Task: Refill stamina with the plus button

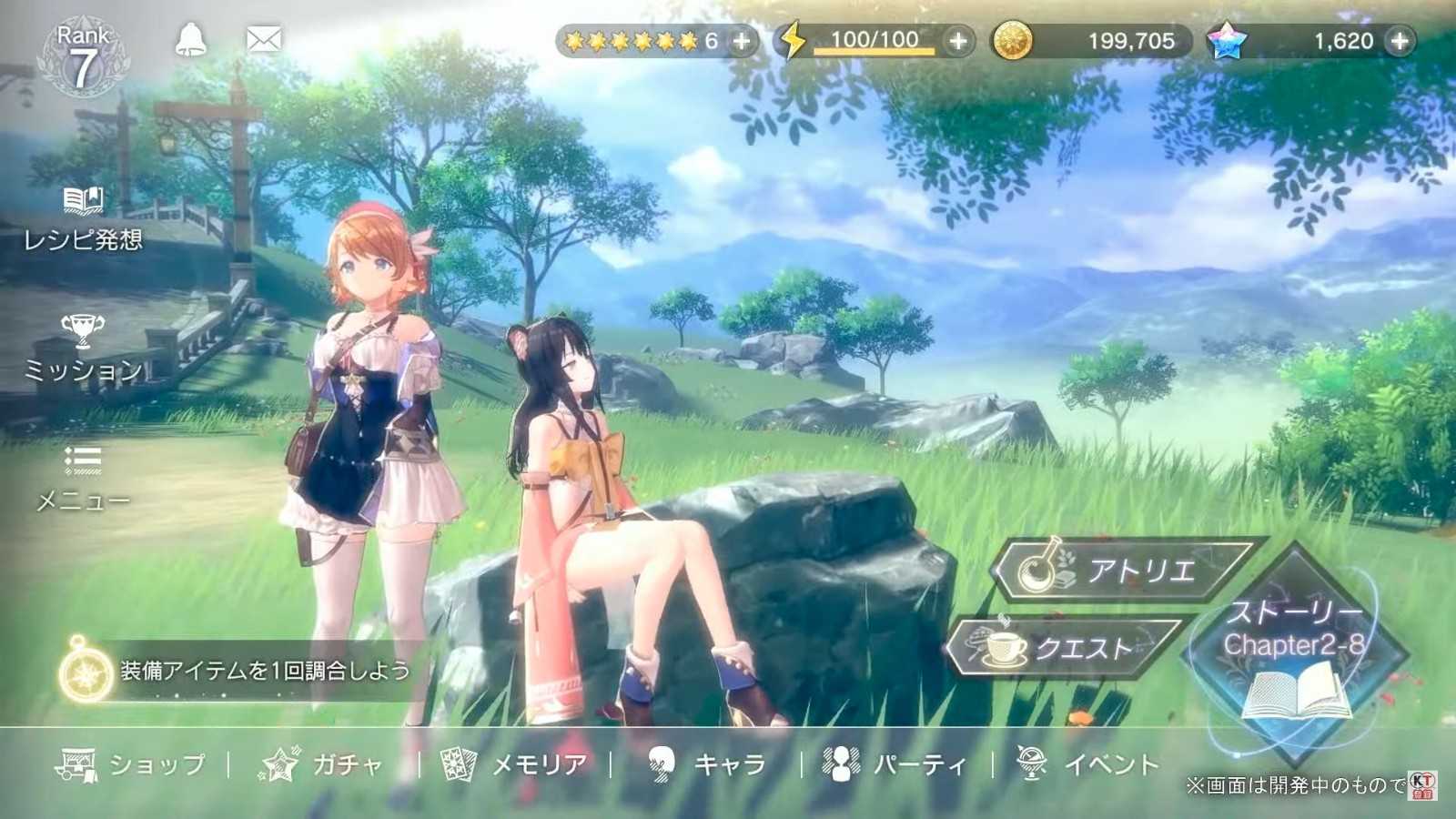Action: pos(958,41)
